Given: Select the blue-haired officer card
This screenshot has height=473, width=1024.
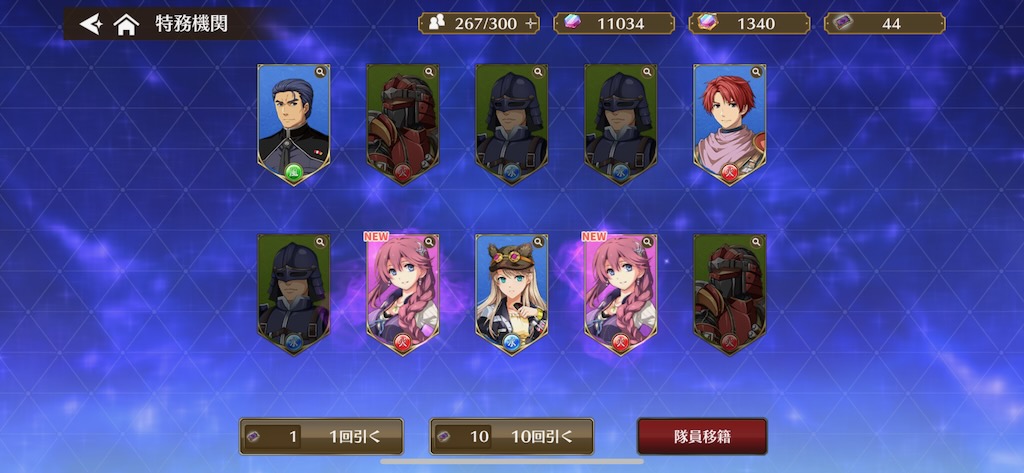Looking at the screenshot, I should tap(293, 122).
